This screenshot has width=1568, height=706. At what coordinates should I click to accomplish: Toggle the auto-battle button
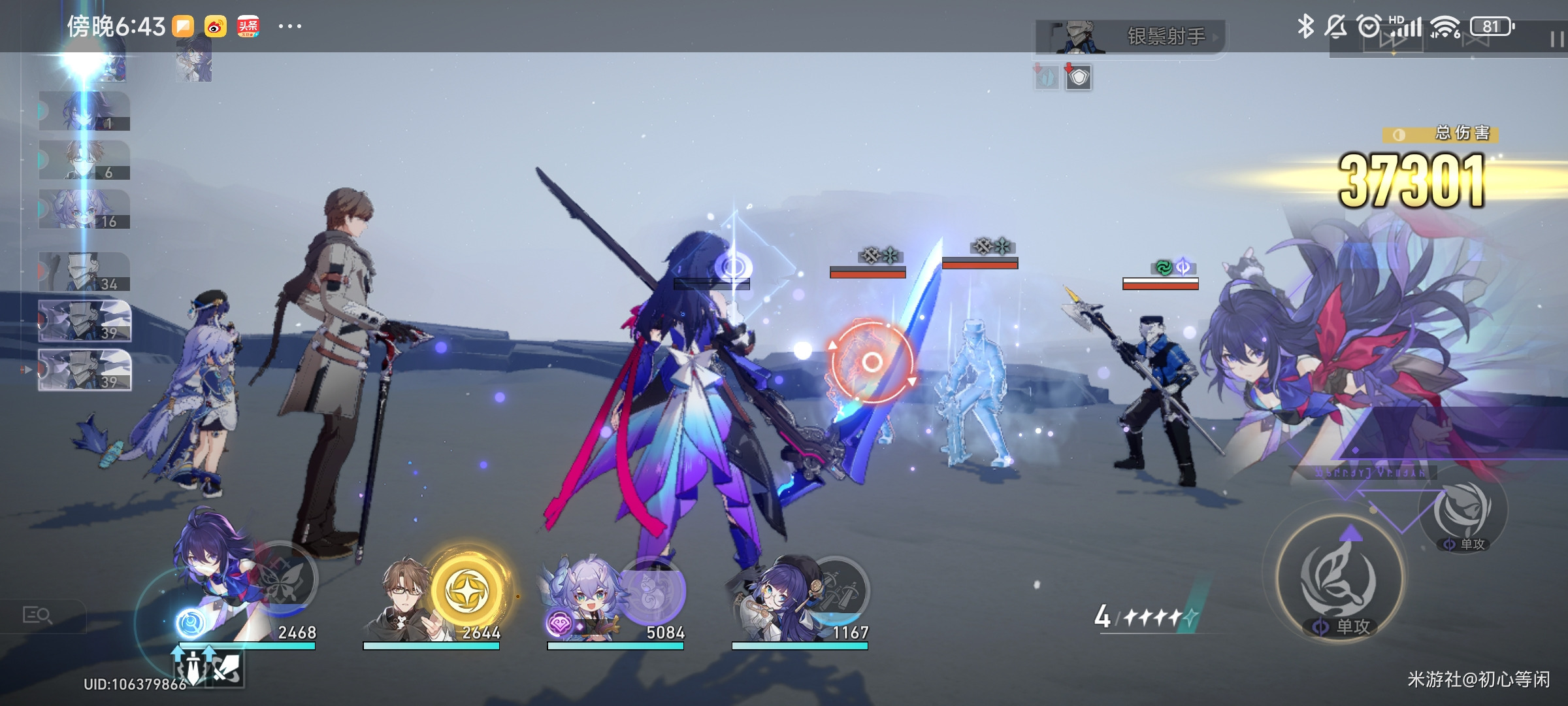1475,39
